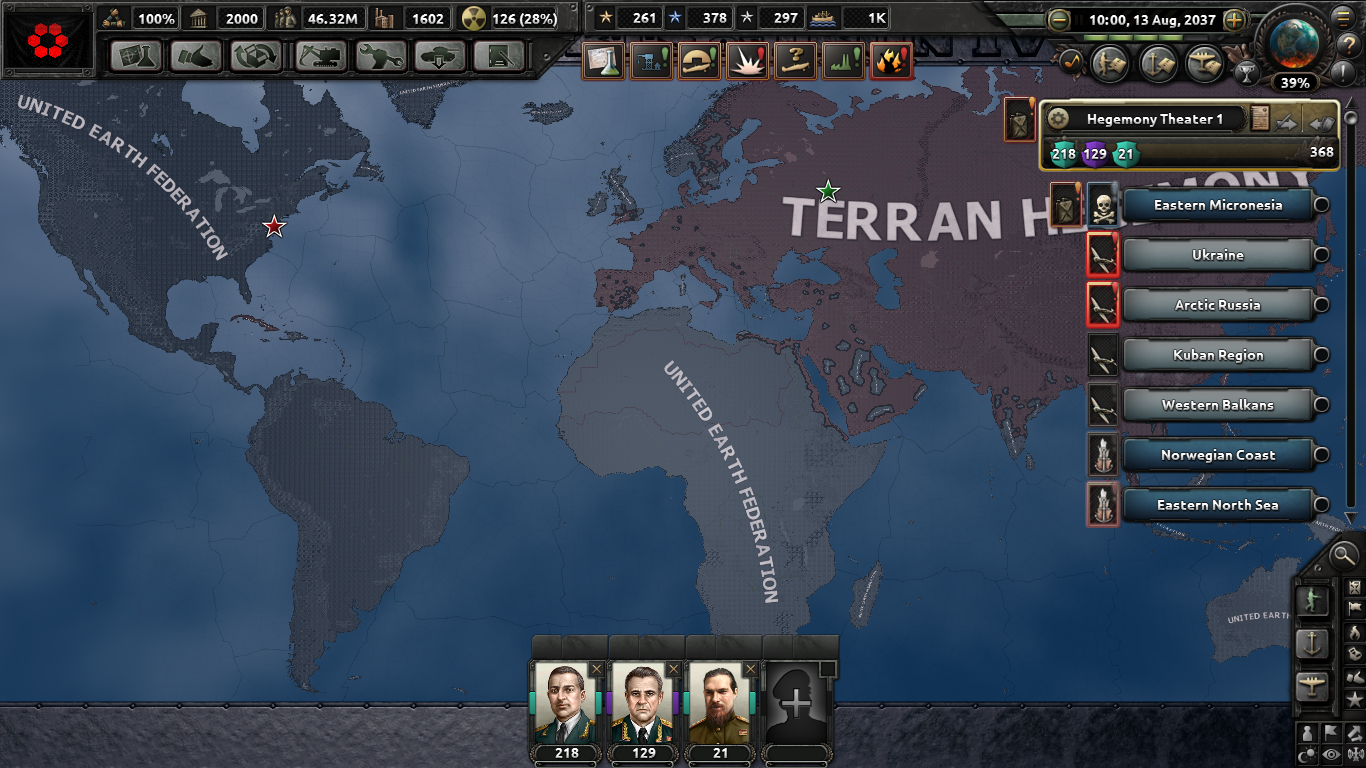Click the world tension globe
Viewport: 1366px width, 768px height.
tap(1294, 43)
